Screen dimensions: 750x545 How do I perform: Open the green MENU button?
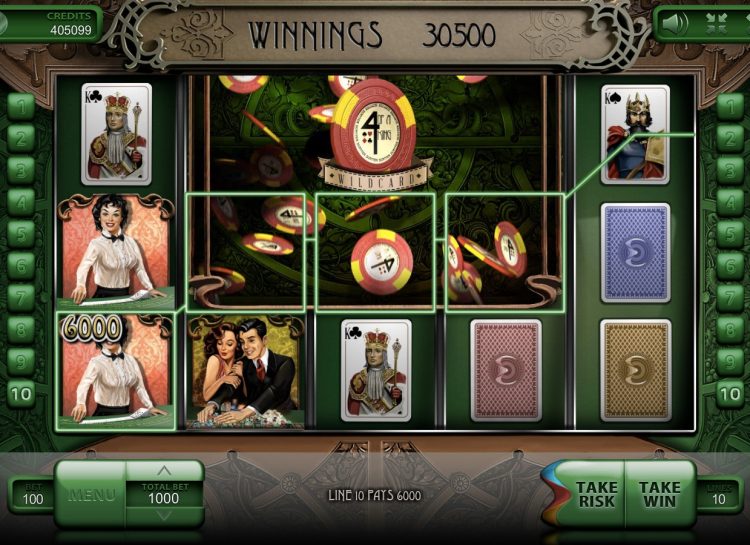(91, 495)
